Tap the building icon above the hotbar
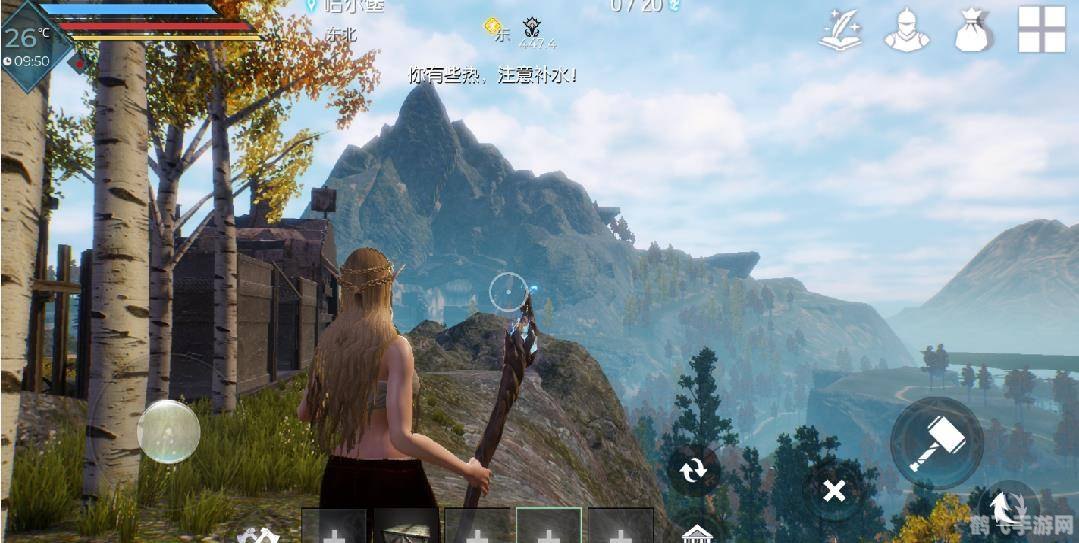 tap(697, 535)
